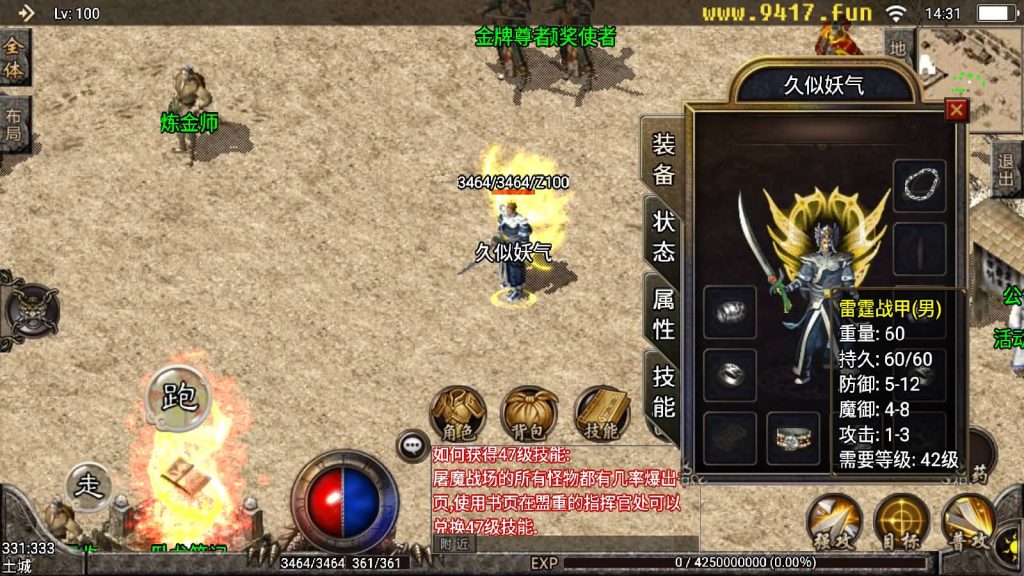Close the character equipment panel

[x=956, y=110]
